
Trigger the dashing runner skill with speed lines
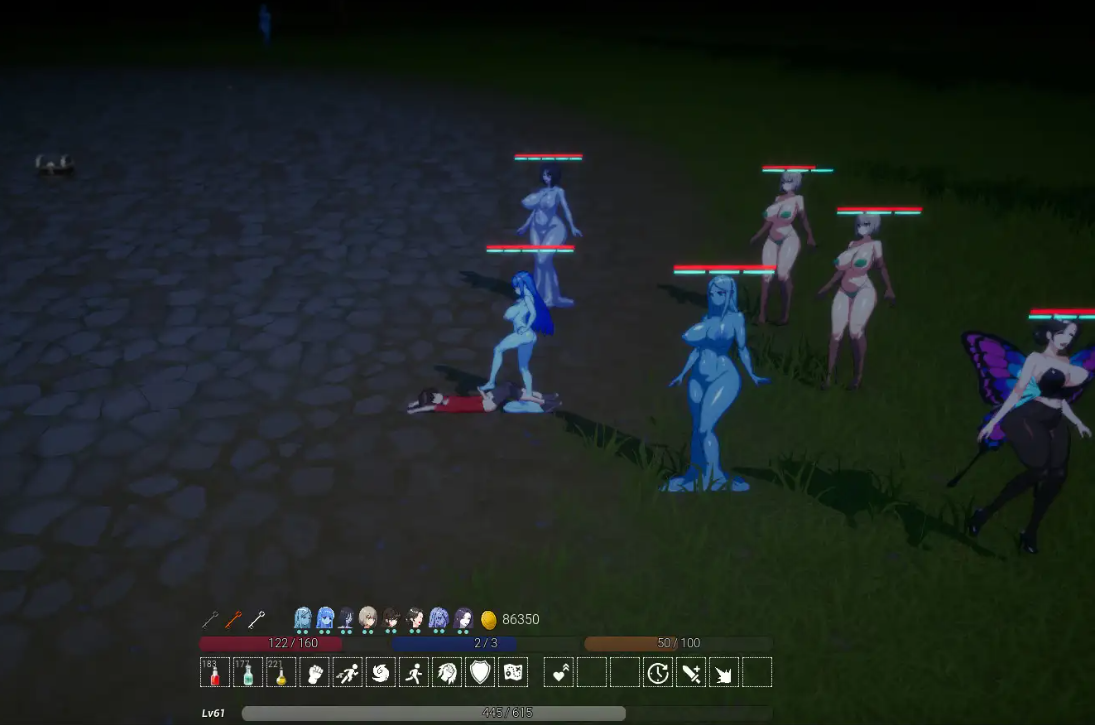(347, 672)
